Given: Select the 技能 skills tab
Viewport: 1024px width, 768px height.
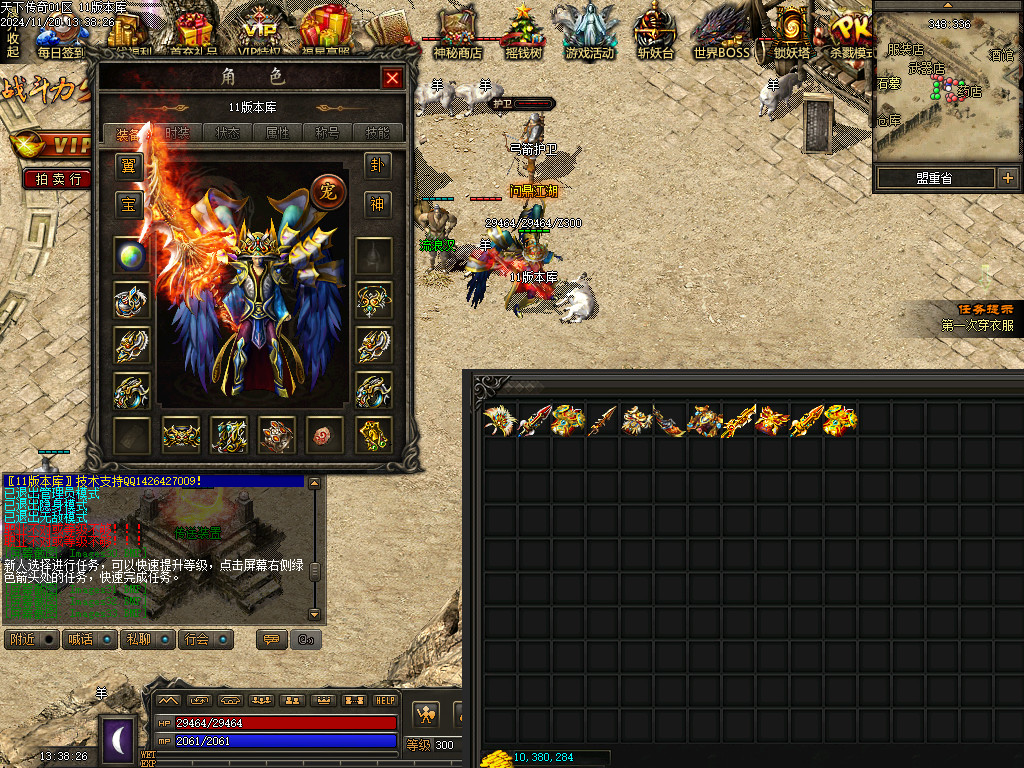Looking at the screenshot, I should pyautogui.click(x=378, y=133).
